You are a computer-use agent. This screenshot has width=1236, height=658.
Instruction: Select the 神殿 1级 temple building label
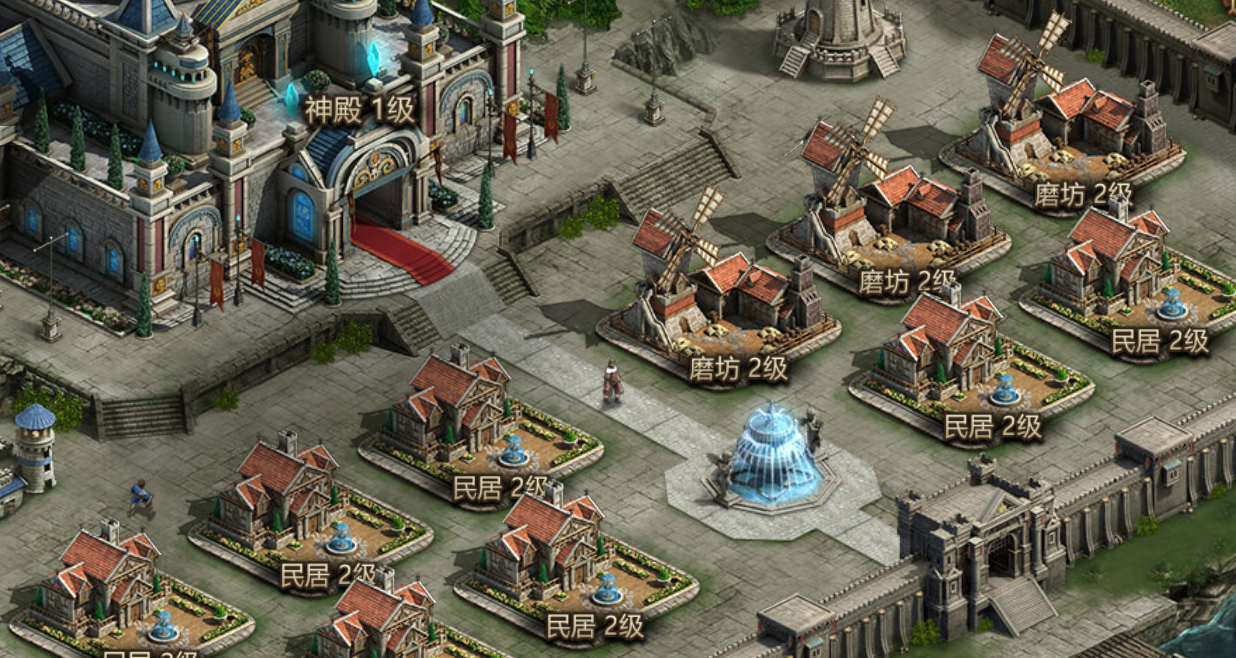click(x=359, y=110)
